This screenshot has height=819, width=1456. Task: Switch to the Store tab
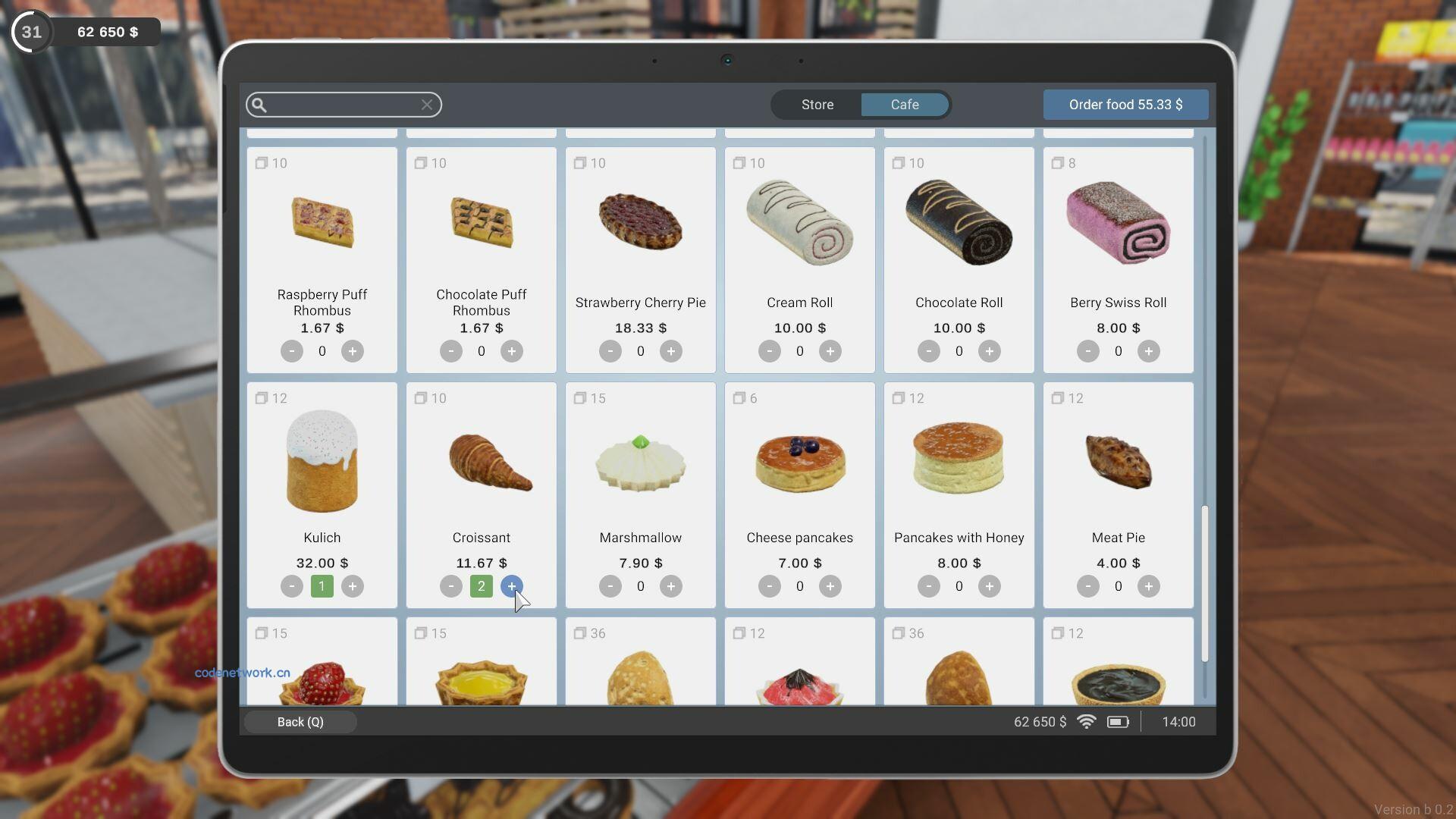817,105
